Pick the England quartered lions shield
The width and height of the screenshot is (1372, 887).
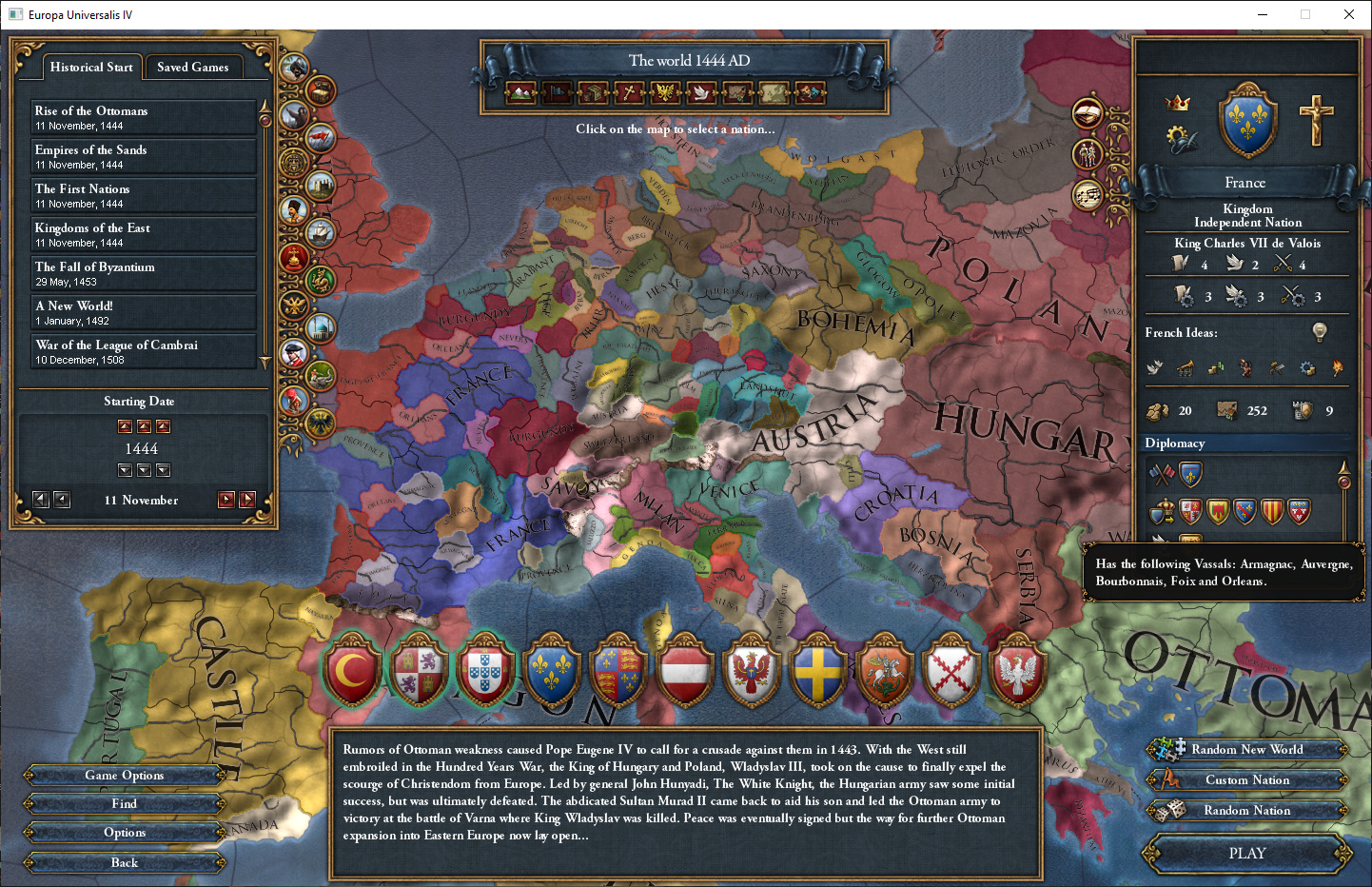(618, 673)
